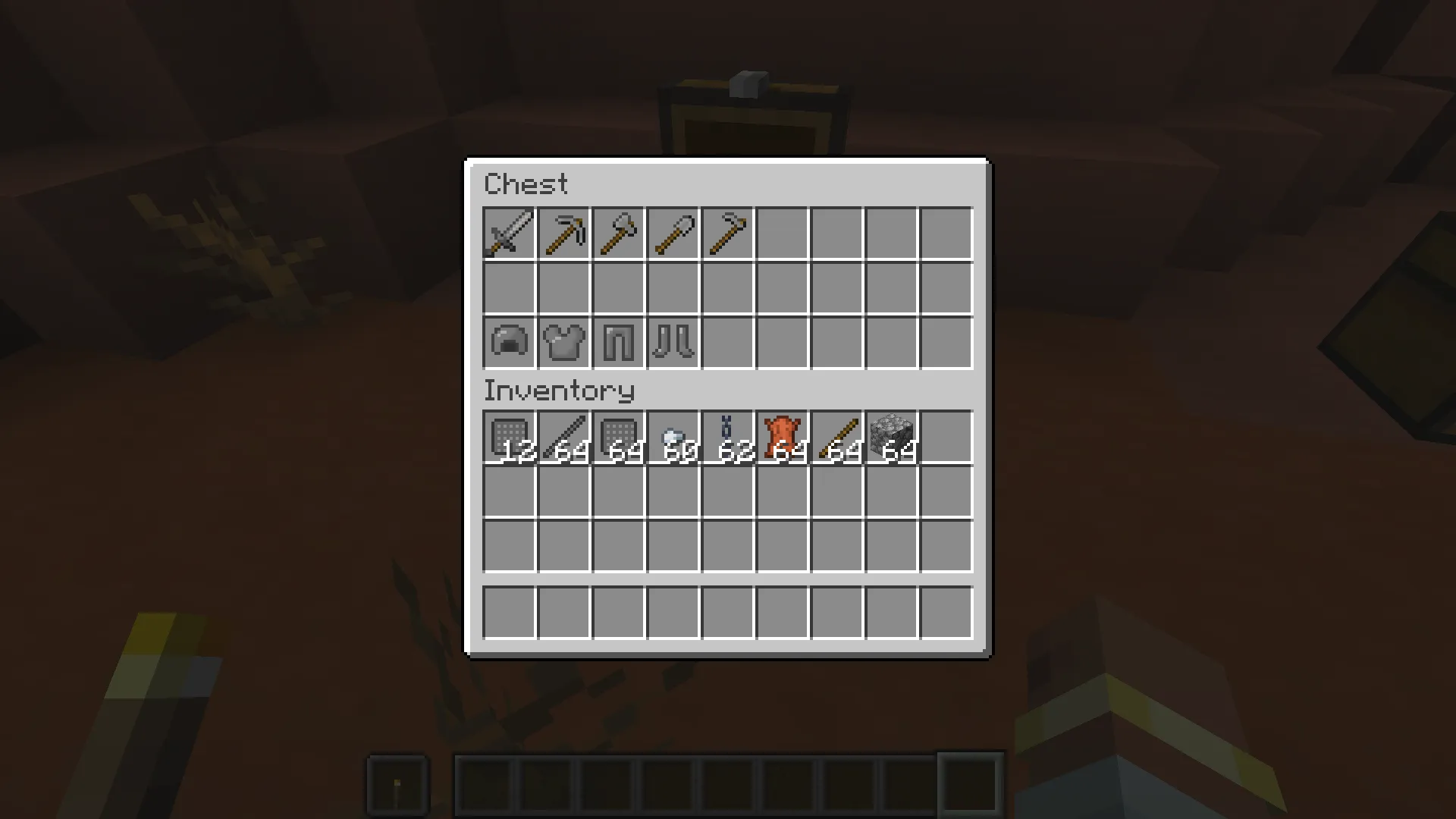The width and height of the screenshot is (1456, 819).
Task: Grab the iron axe in the chest
Action: coord(617,234)
